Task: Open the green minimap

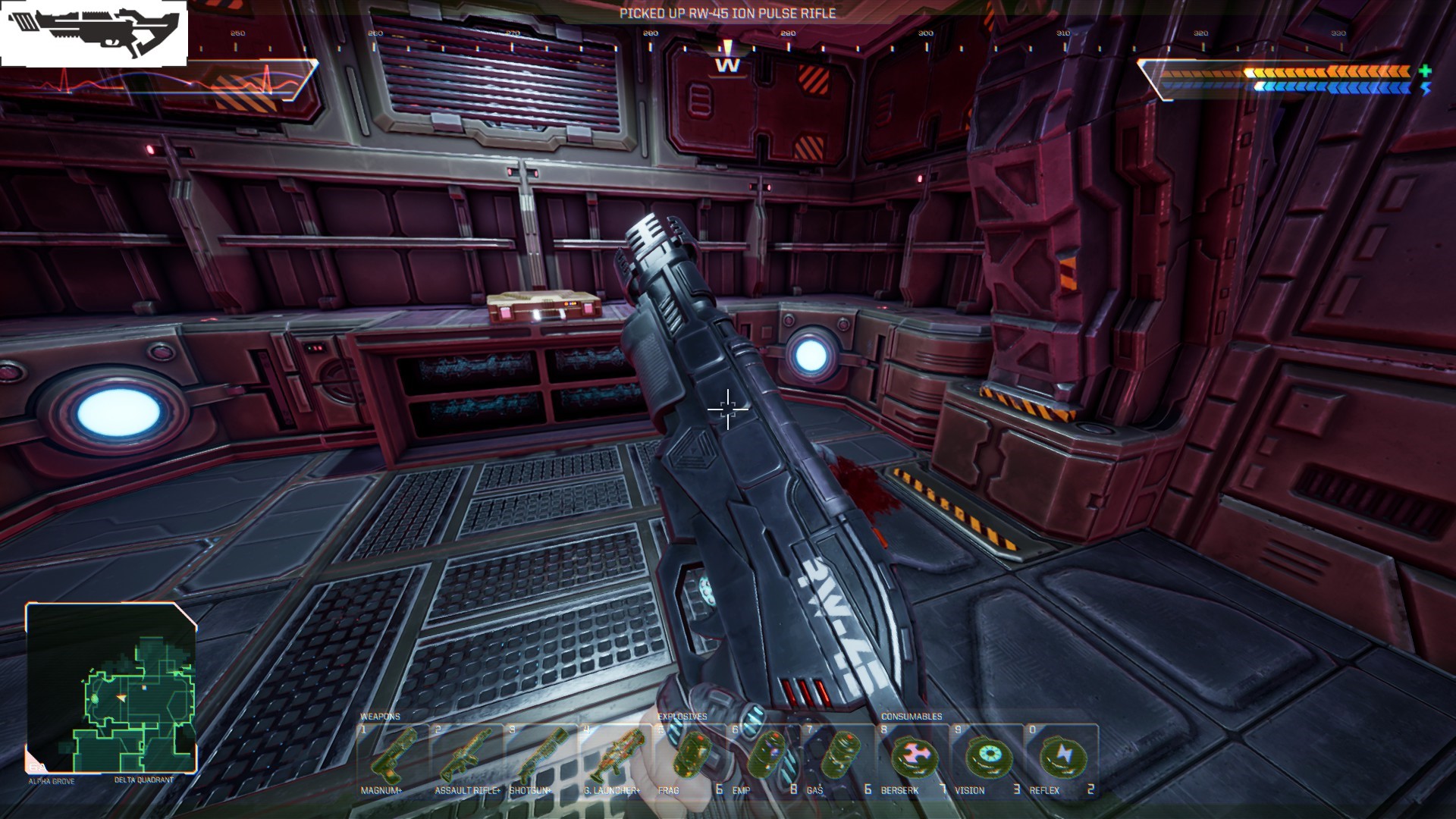Action: click(x=111, y=688)
